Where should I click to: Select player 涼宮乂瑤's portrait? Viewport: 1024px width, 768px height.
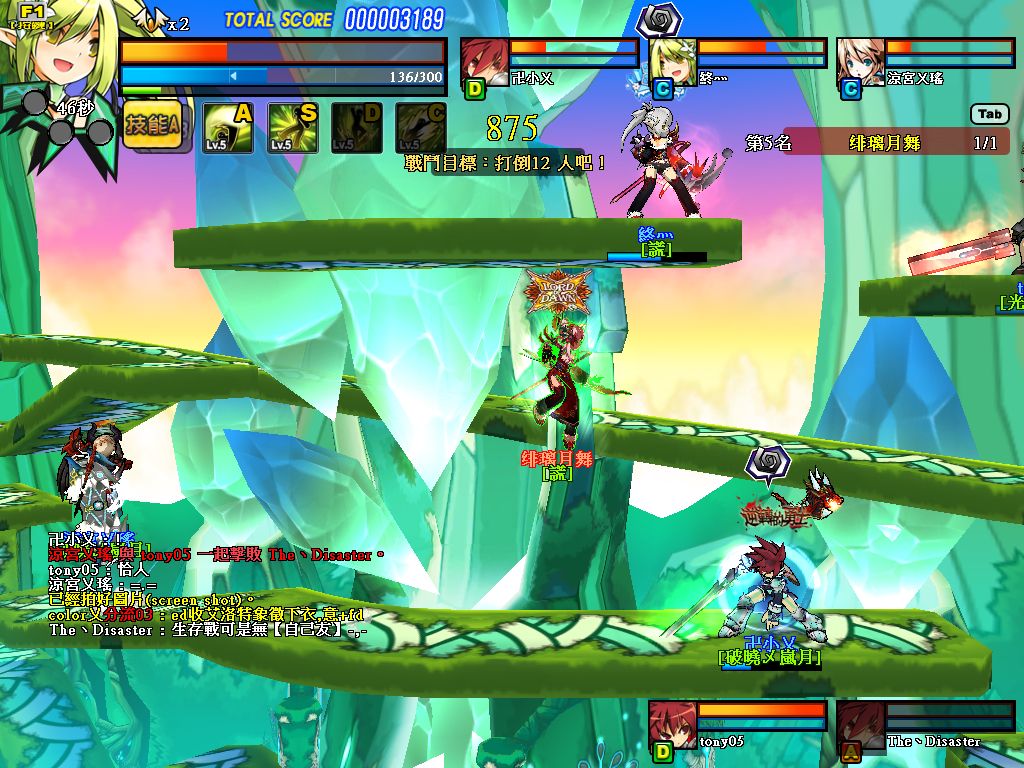point(860,60)
